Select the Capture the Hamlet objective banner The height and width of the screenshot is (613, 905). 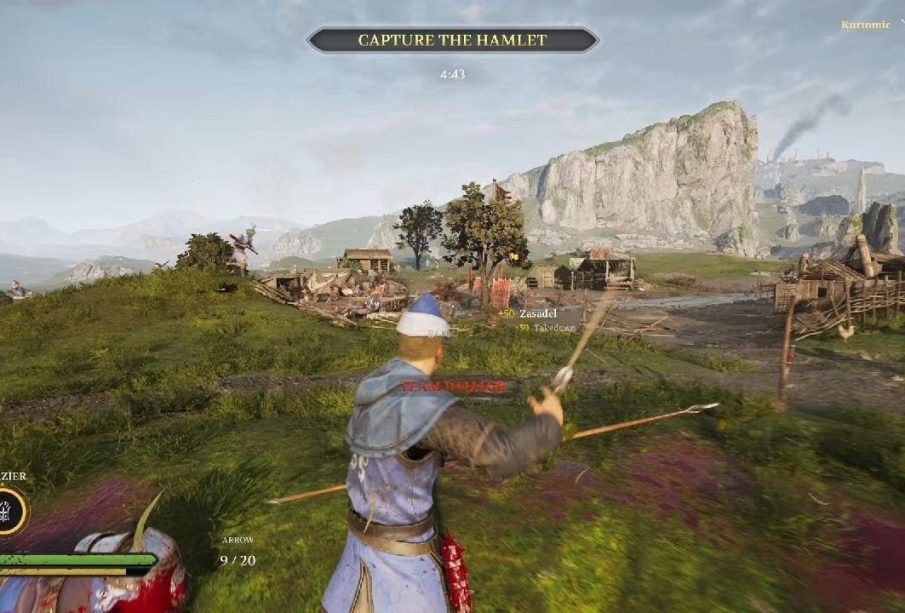[452, 40]
